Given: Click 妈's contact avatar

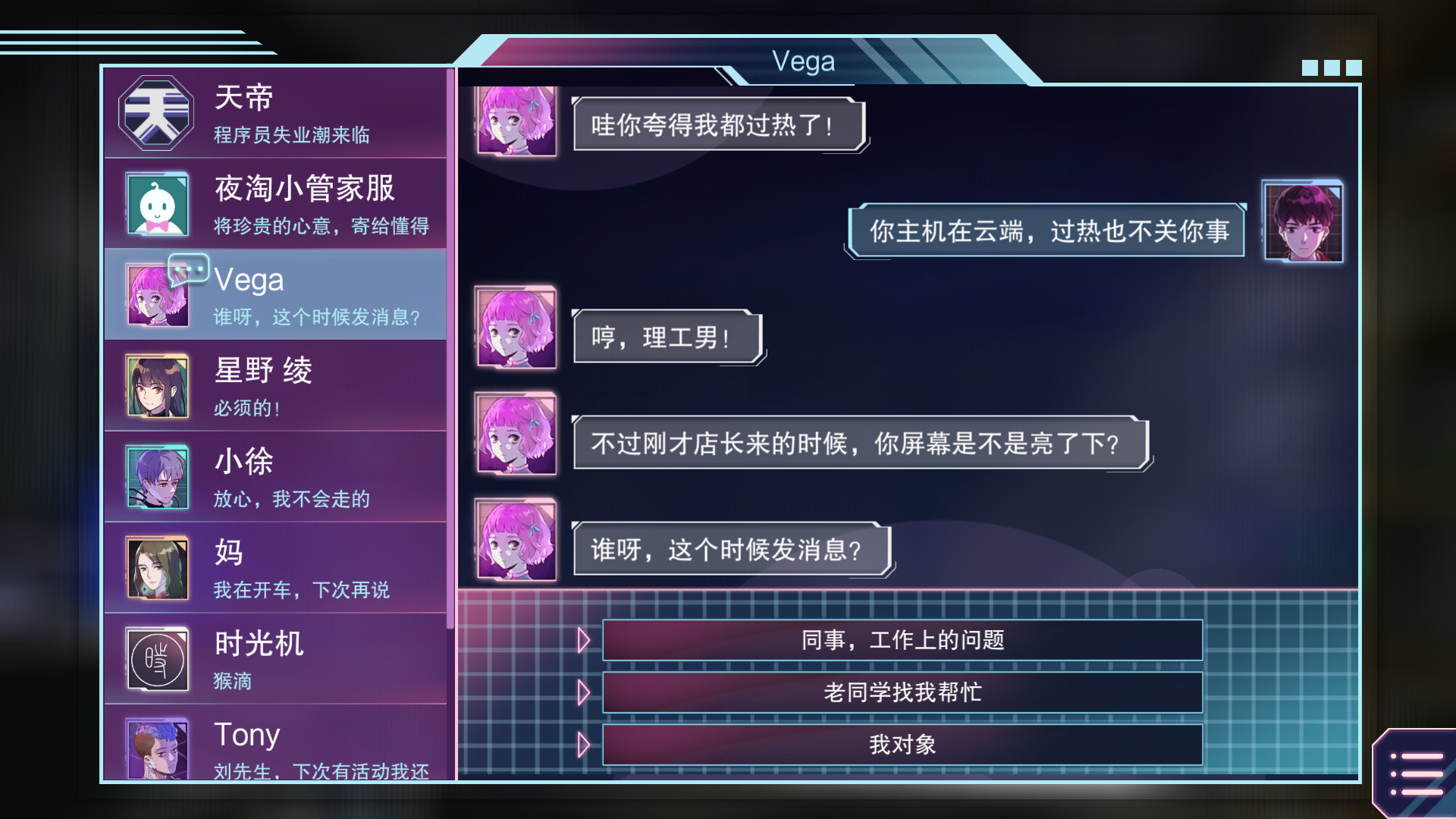Looking at the screenshot, I should click(x=155, y=567).
